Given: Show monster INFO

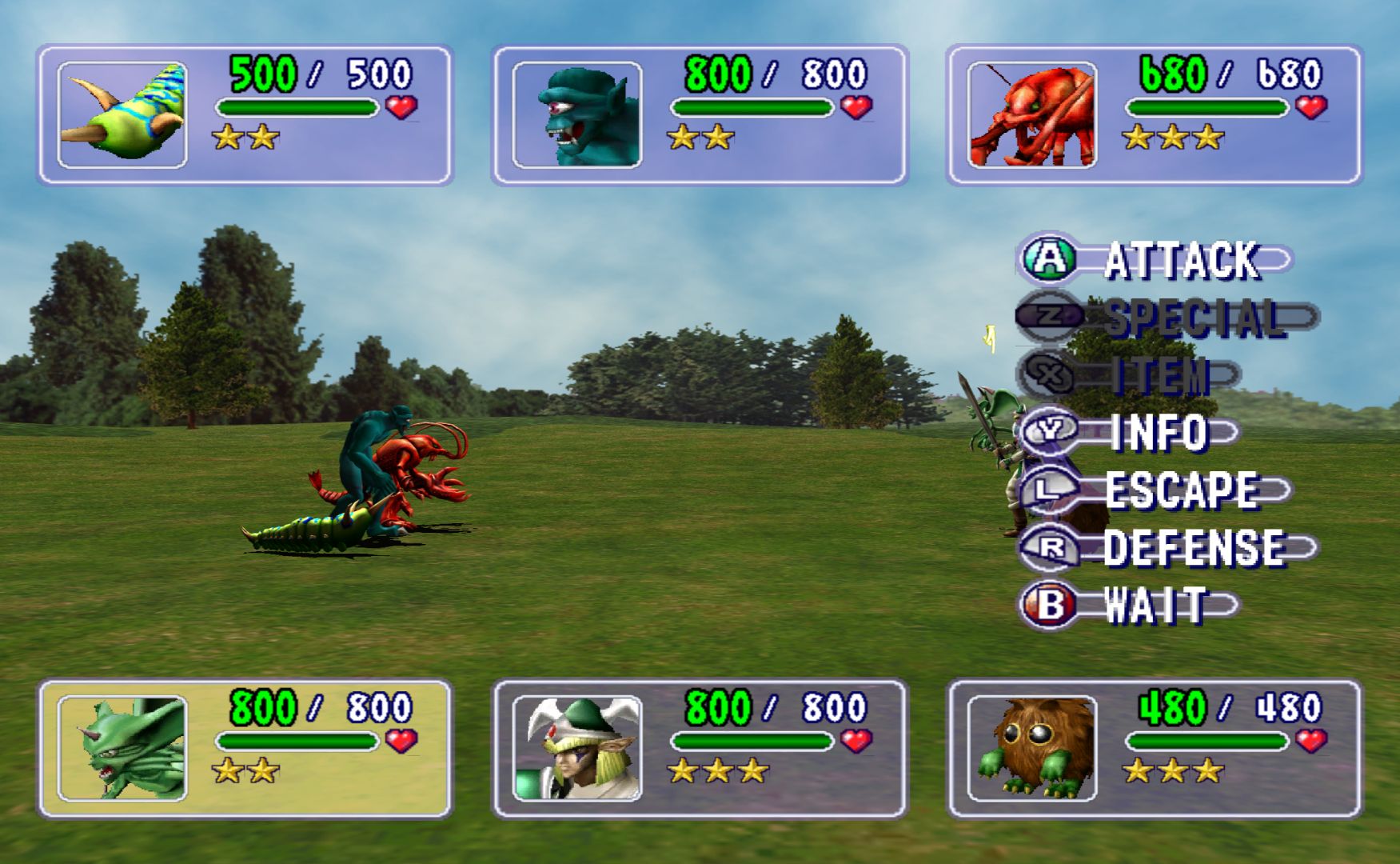Looking at the screenshot, I should tap(1129, 433).
